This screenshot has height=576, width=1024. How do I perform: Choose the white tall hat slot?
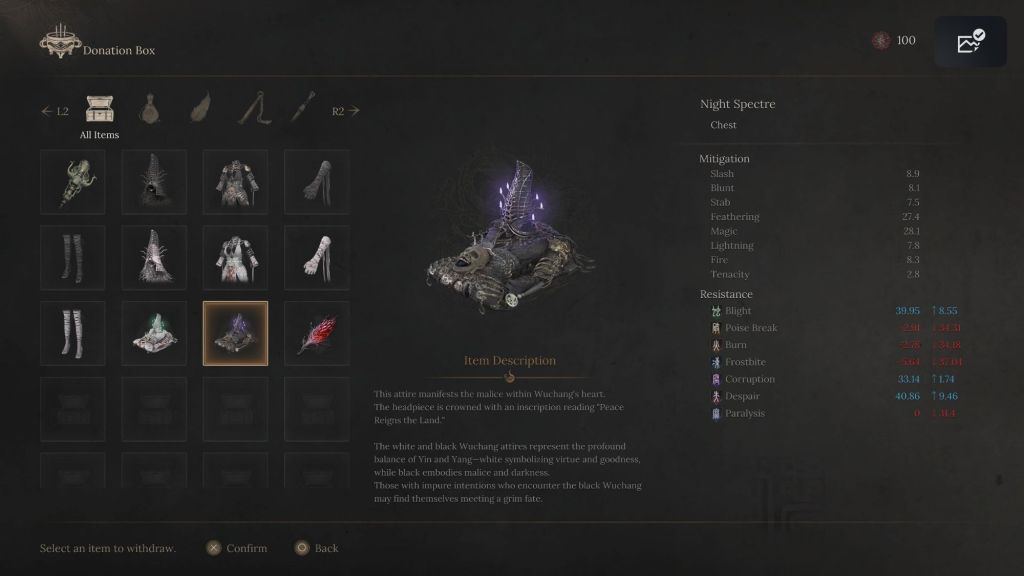(x=154, y=258)
